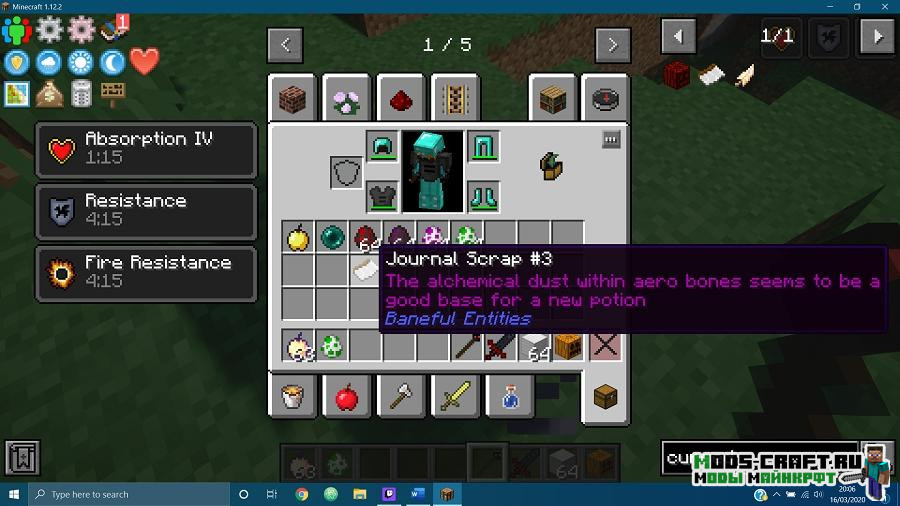Select the ender pearl inventory slot
The image size is (900, 506).
coord(331,237)
